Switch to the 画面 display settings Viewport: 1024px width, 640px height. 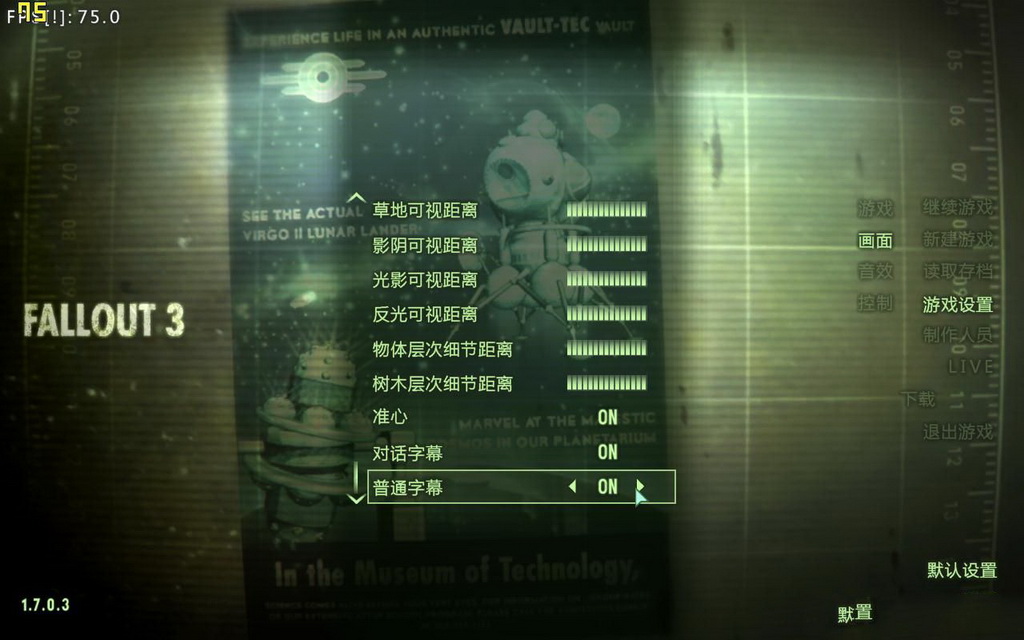coord(875,241)
